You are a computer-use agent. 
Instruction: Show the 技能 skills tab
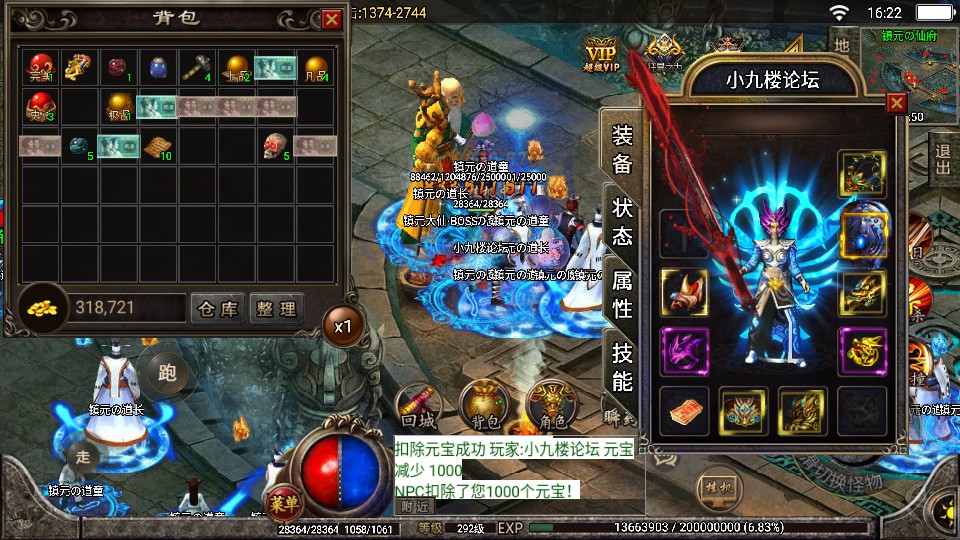pyautogui.click(x=622, y=367)
